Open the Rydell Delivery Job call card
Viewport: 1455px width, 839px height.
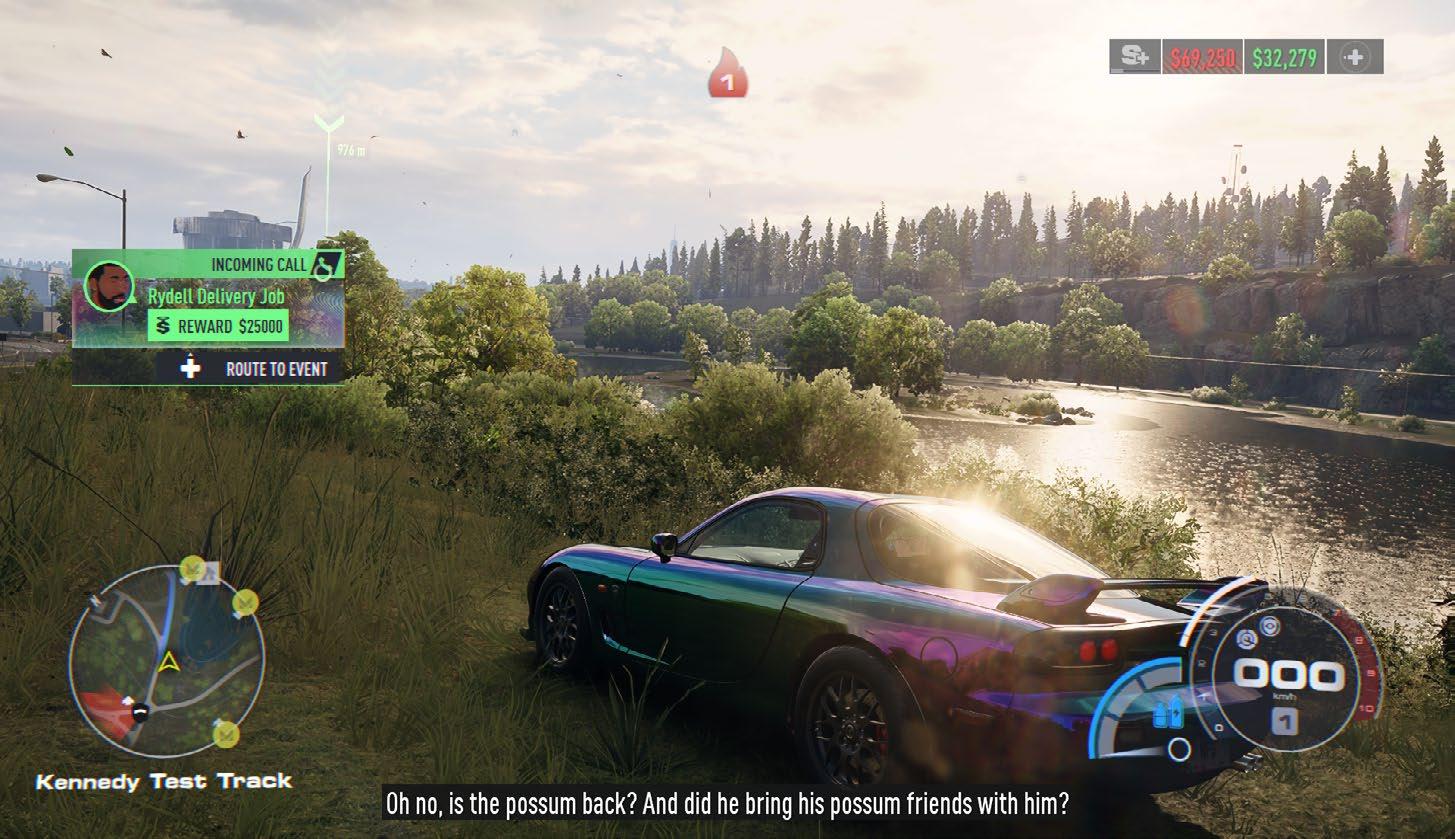pos(216,297)
